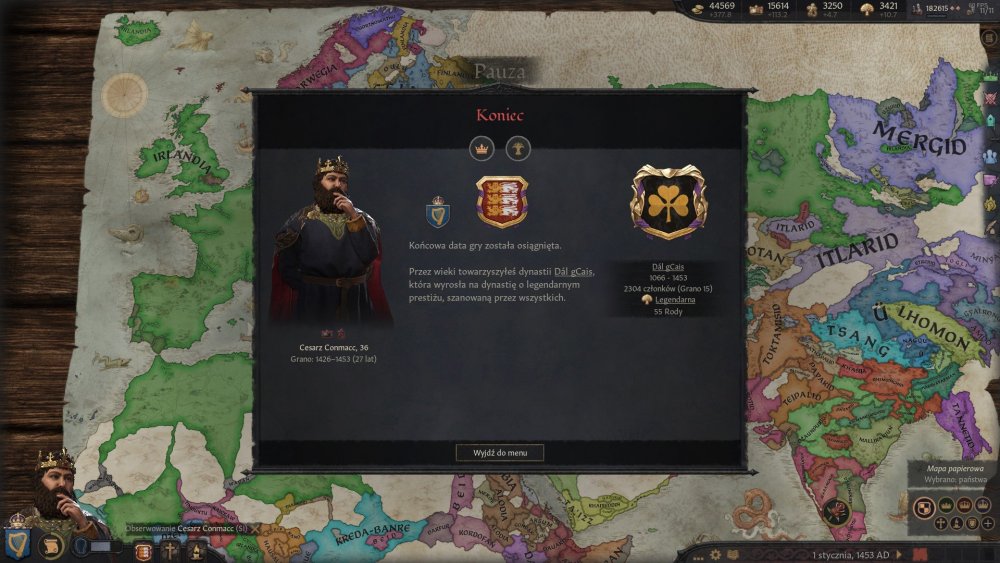1000x563 pixels.
Task: Open the Dál gCais shamrock dynasty shield
Action: [668, 203]
